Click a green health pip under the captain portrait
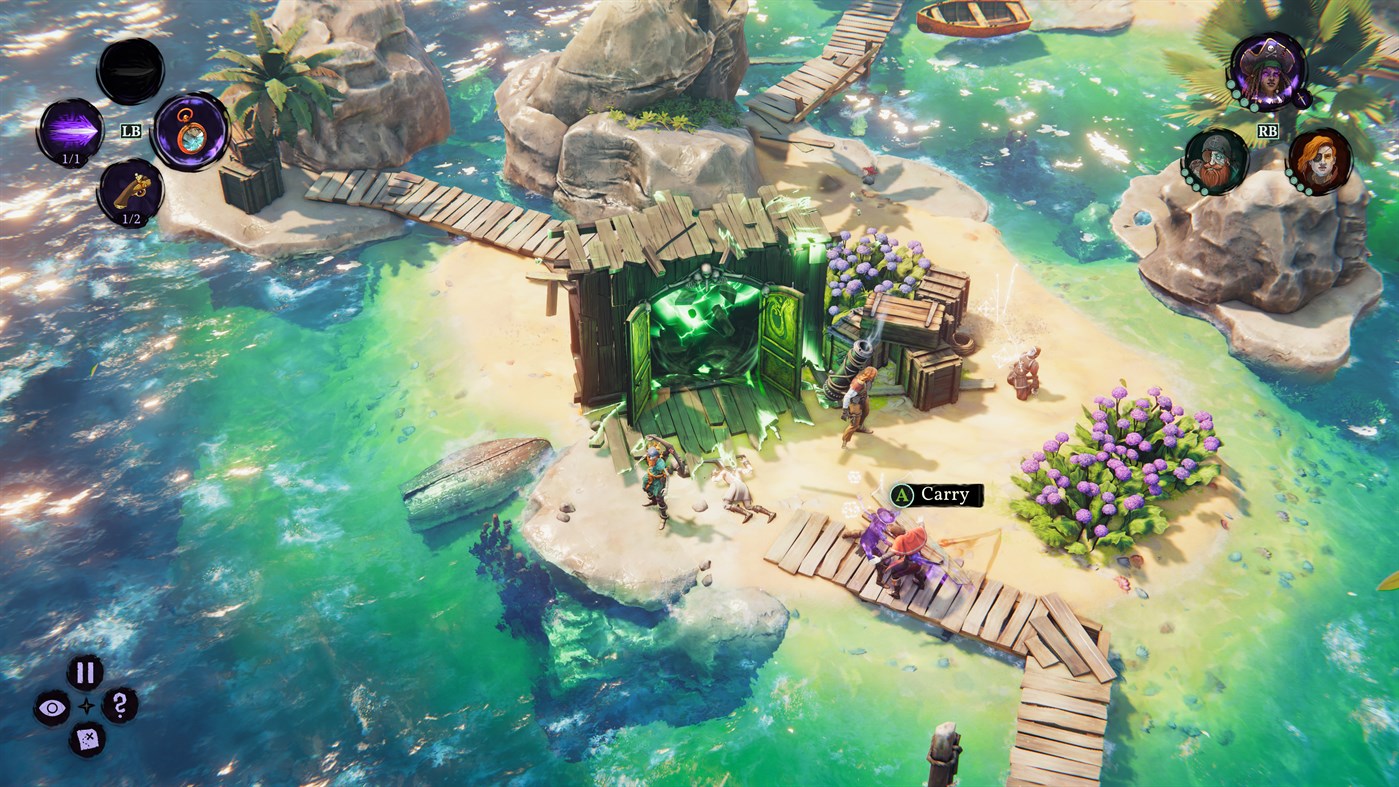Image resolution: width=1399 pixels, height=787 pixels. point(1237,95)
